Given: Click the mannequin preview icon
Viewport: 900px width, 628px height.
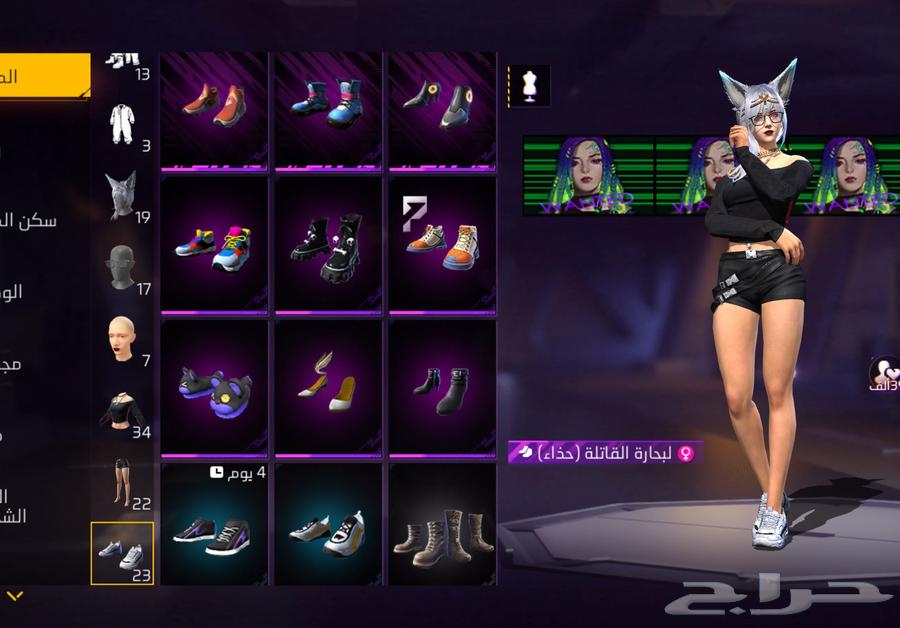Looking at the screenshot, I should coord(529,86).
